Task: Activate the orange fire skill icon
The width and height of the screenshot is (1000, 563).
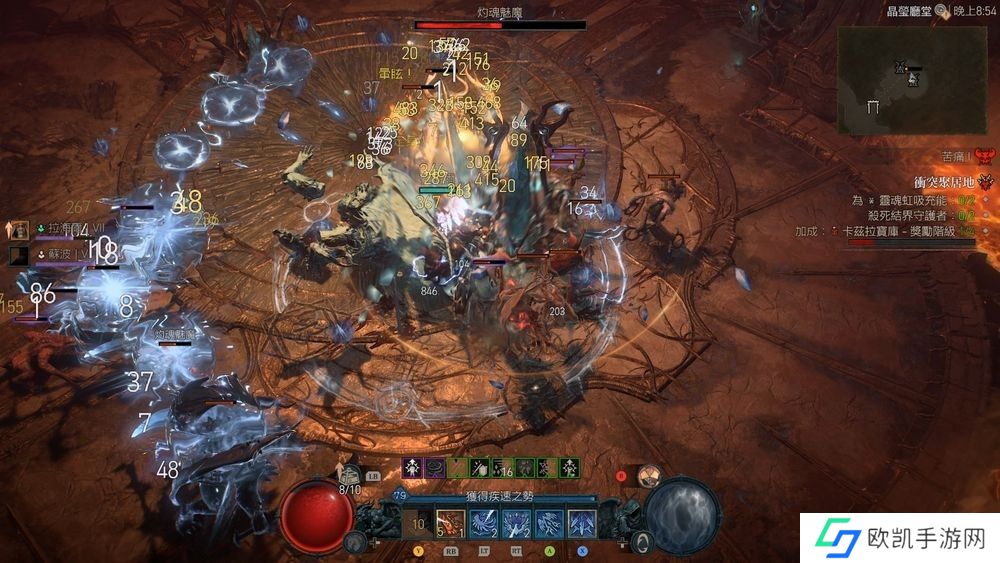Action: [450, 523]
